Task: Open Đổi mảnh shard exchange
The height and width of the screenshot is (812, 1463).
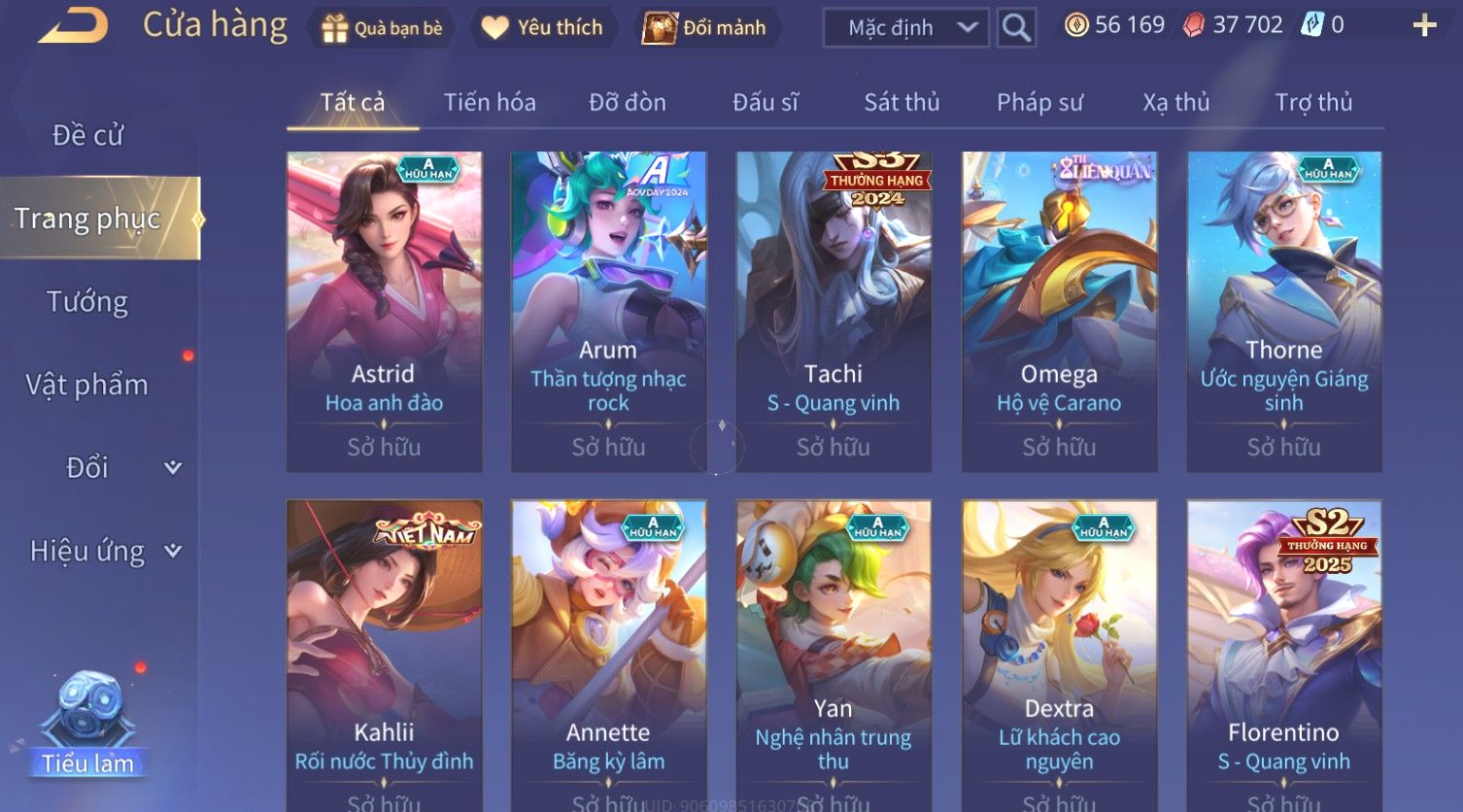Action: [705, 28]
